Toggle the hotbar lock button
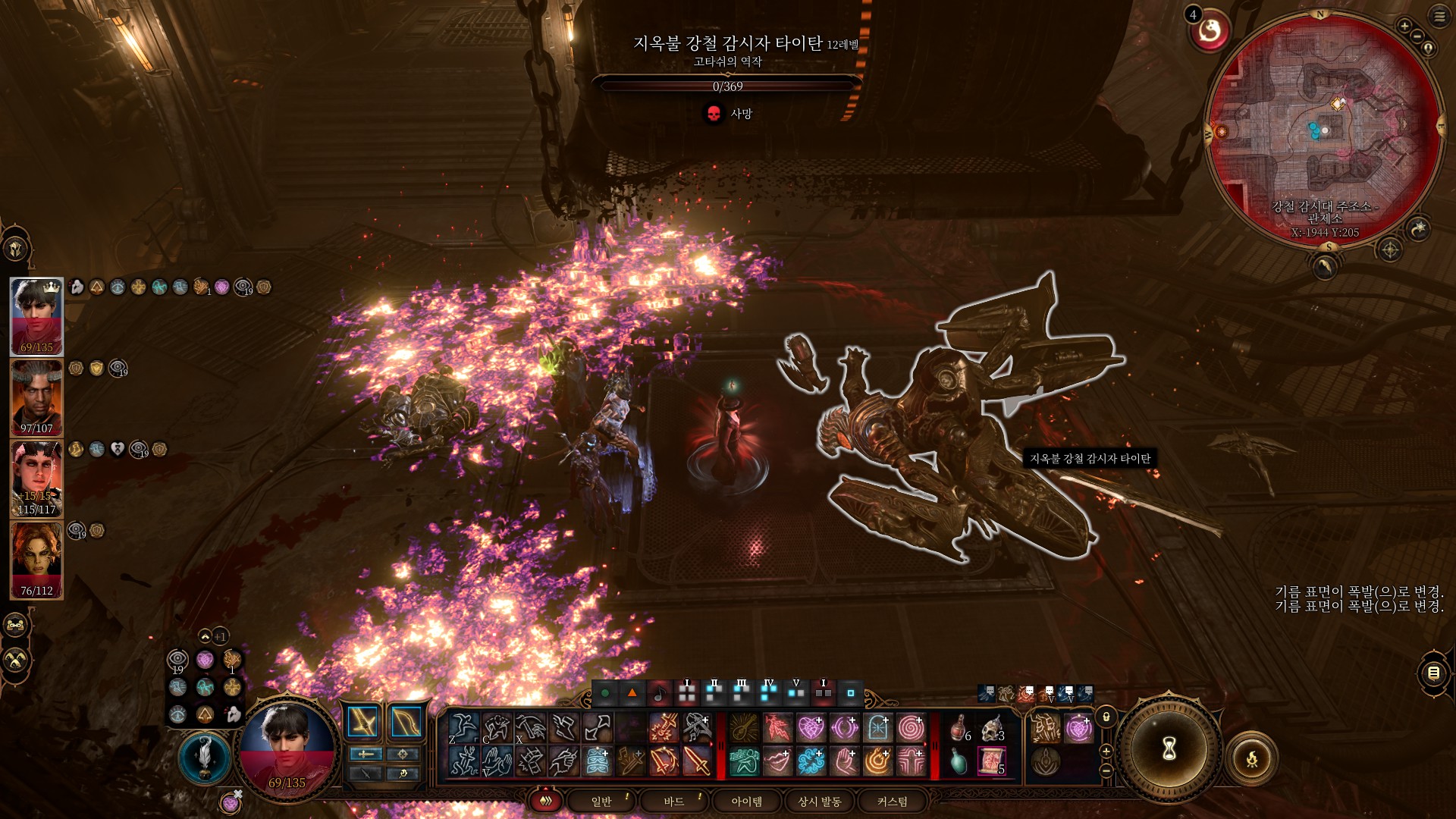 [1106, 717]
